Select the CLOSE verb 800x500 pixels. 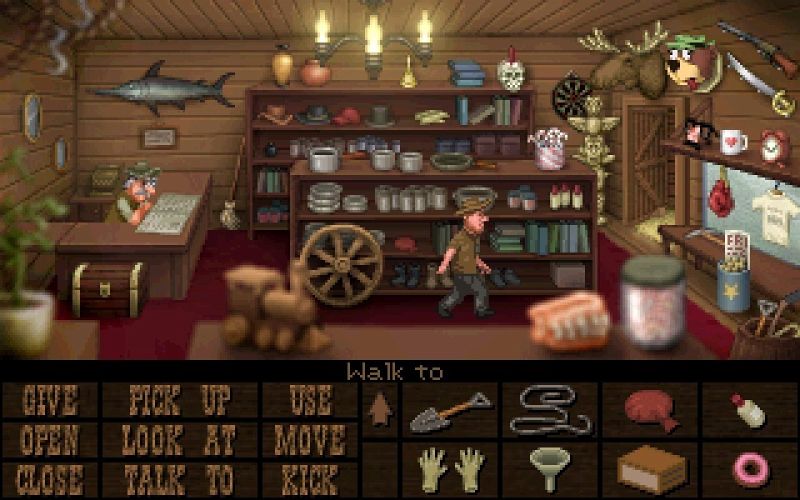49,477
